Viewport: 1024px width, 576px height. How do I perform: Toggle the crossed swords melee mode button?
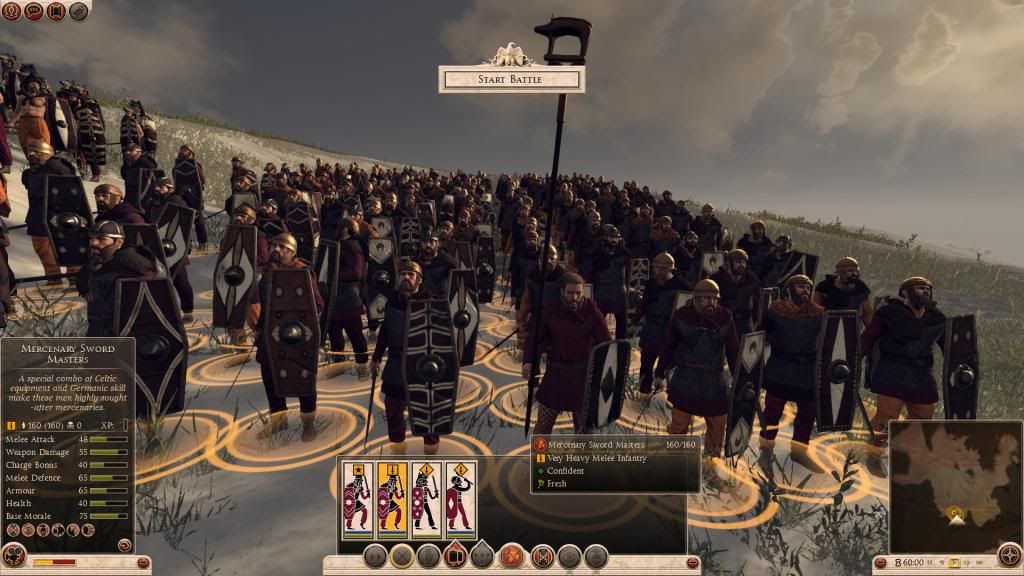(402, 557)
